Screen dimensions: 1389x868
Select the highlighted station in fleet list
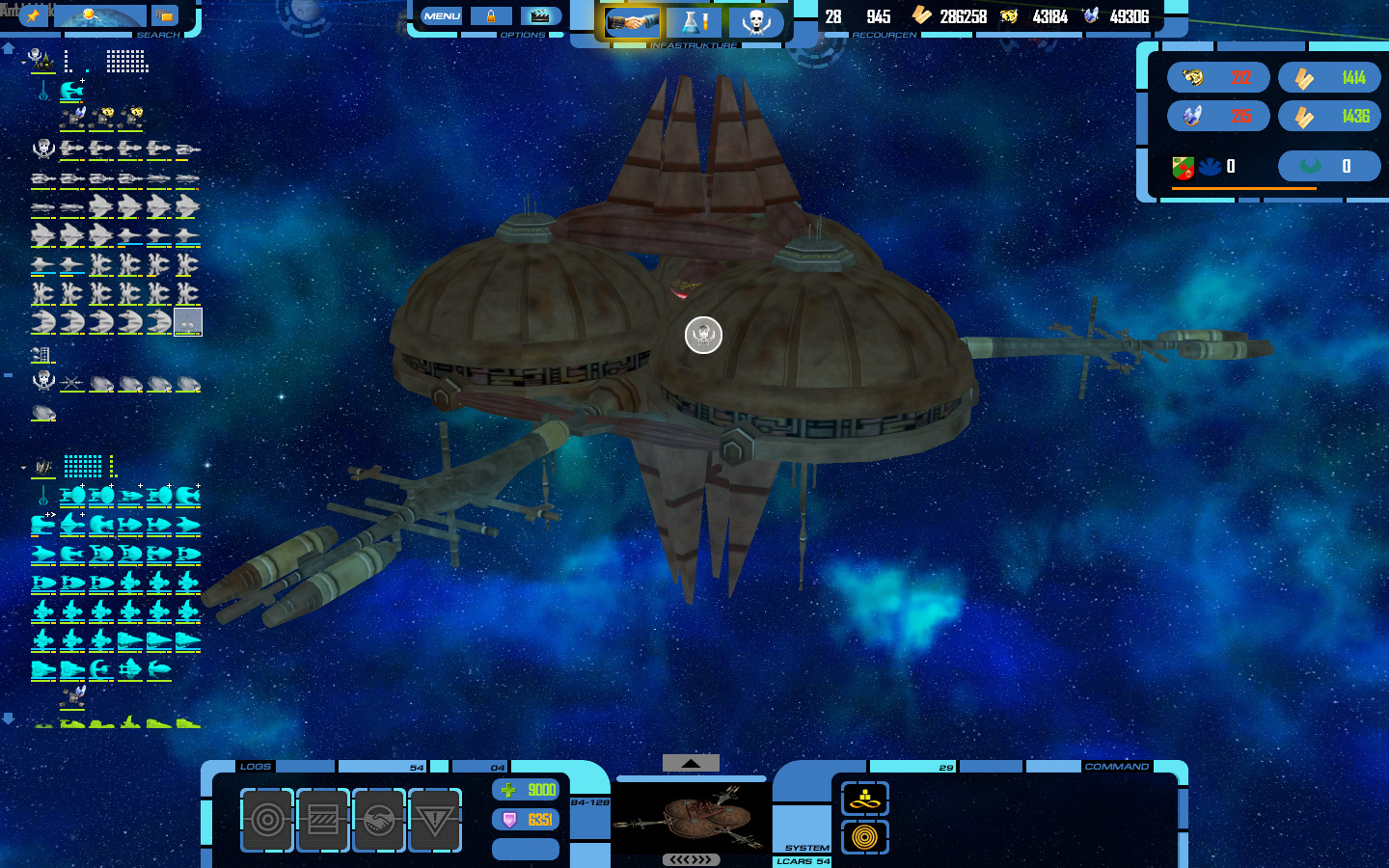[x=188, y=321]
